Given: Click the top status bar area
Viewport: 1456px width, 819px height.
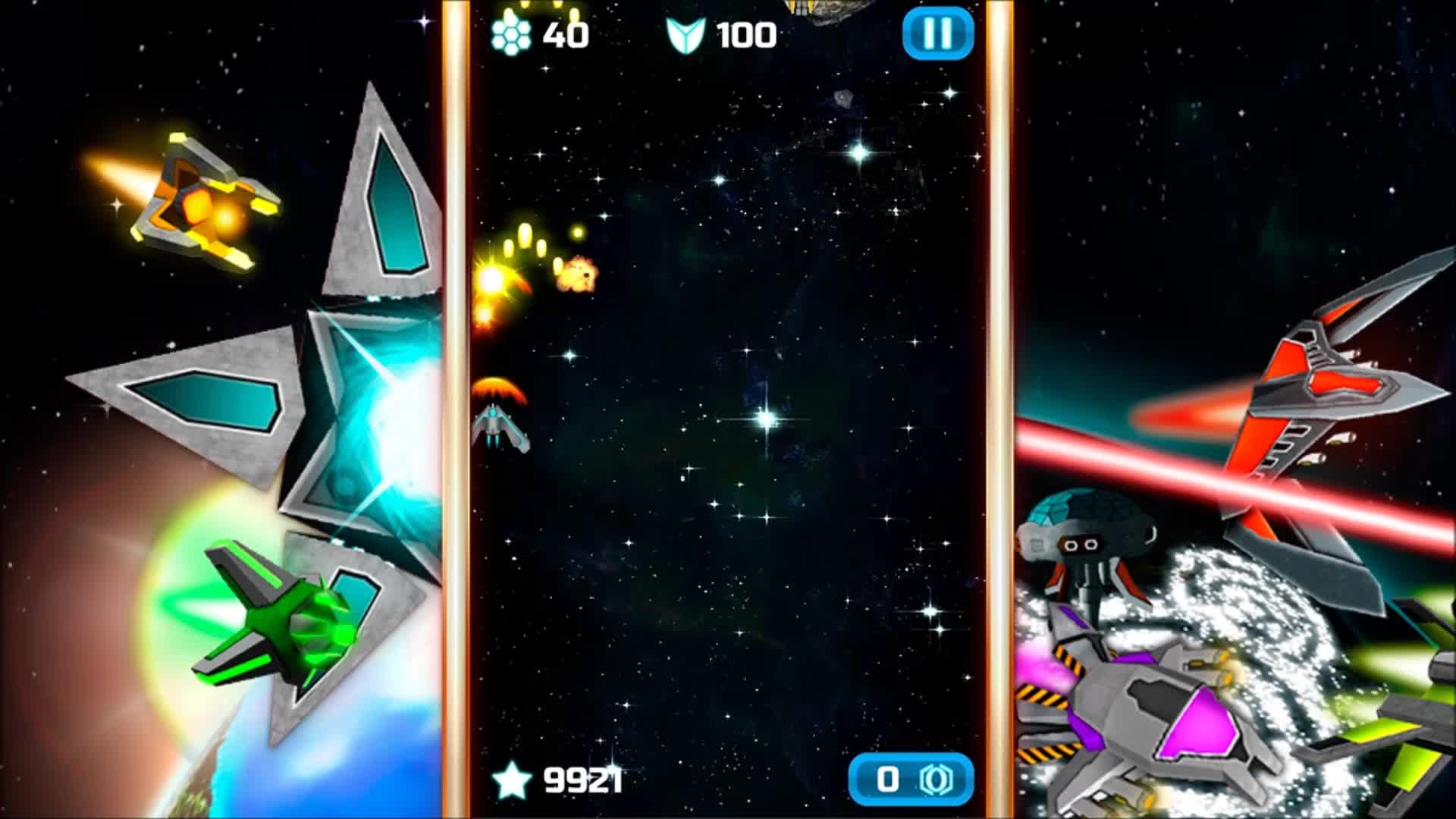Looking at the screenshot, I should click(x=728, y=34).
